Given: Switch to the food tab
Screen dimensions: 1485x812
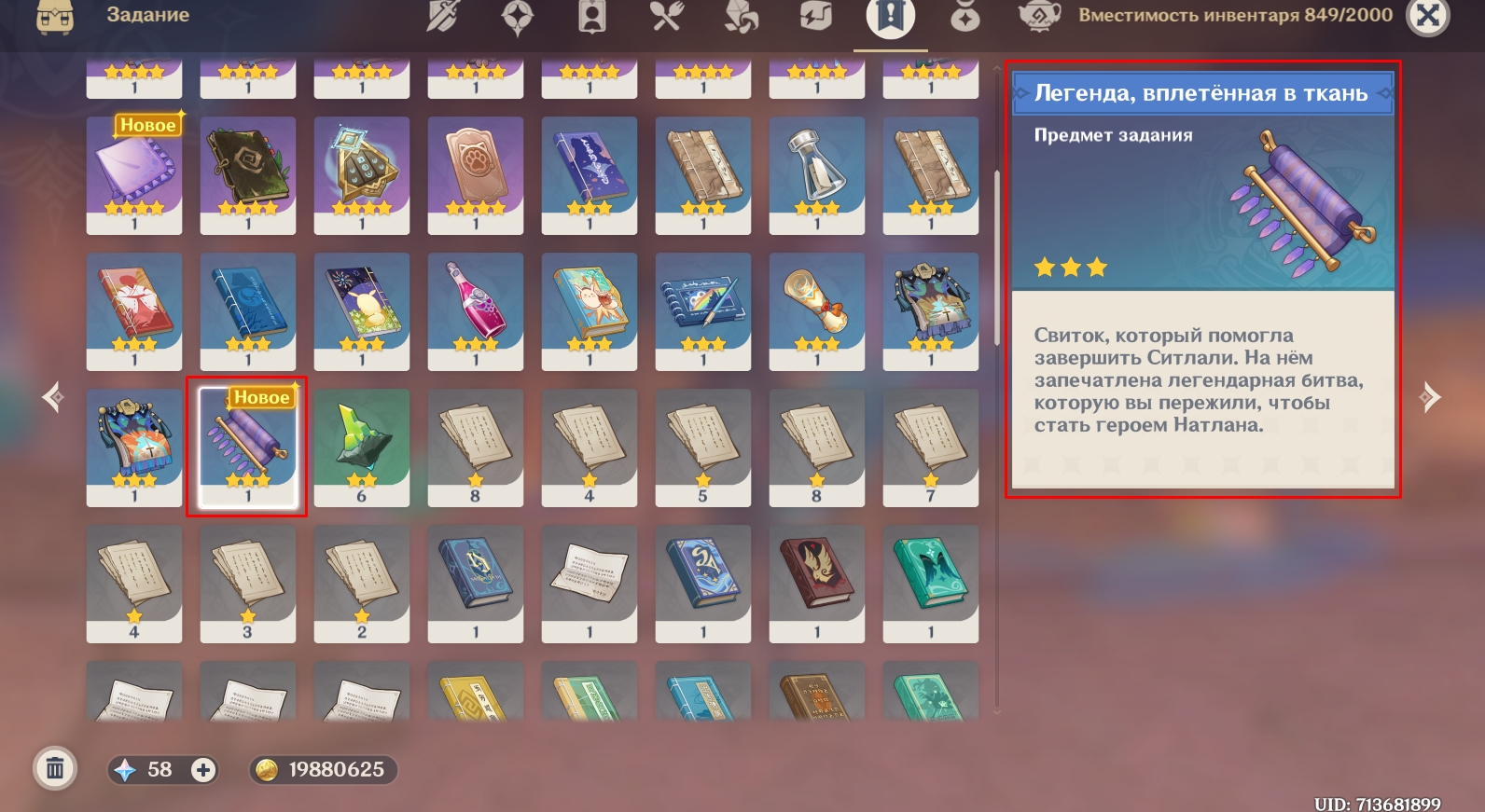Looking at the screenshot, I should pos(667,16).
